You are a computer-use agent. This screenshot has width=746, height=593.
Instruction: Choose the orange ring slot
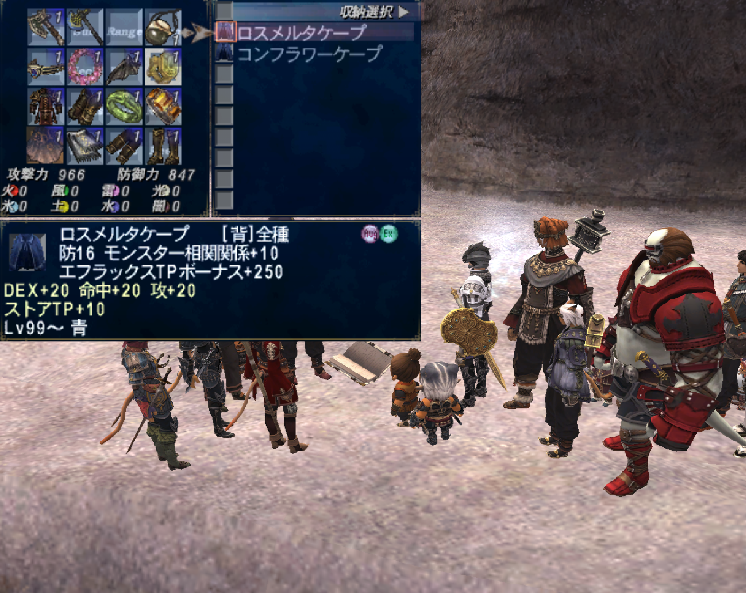pos(163,105)
